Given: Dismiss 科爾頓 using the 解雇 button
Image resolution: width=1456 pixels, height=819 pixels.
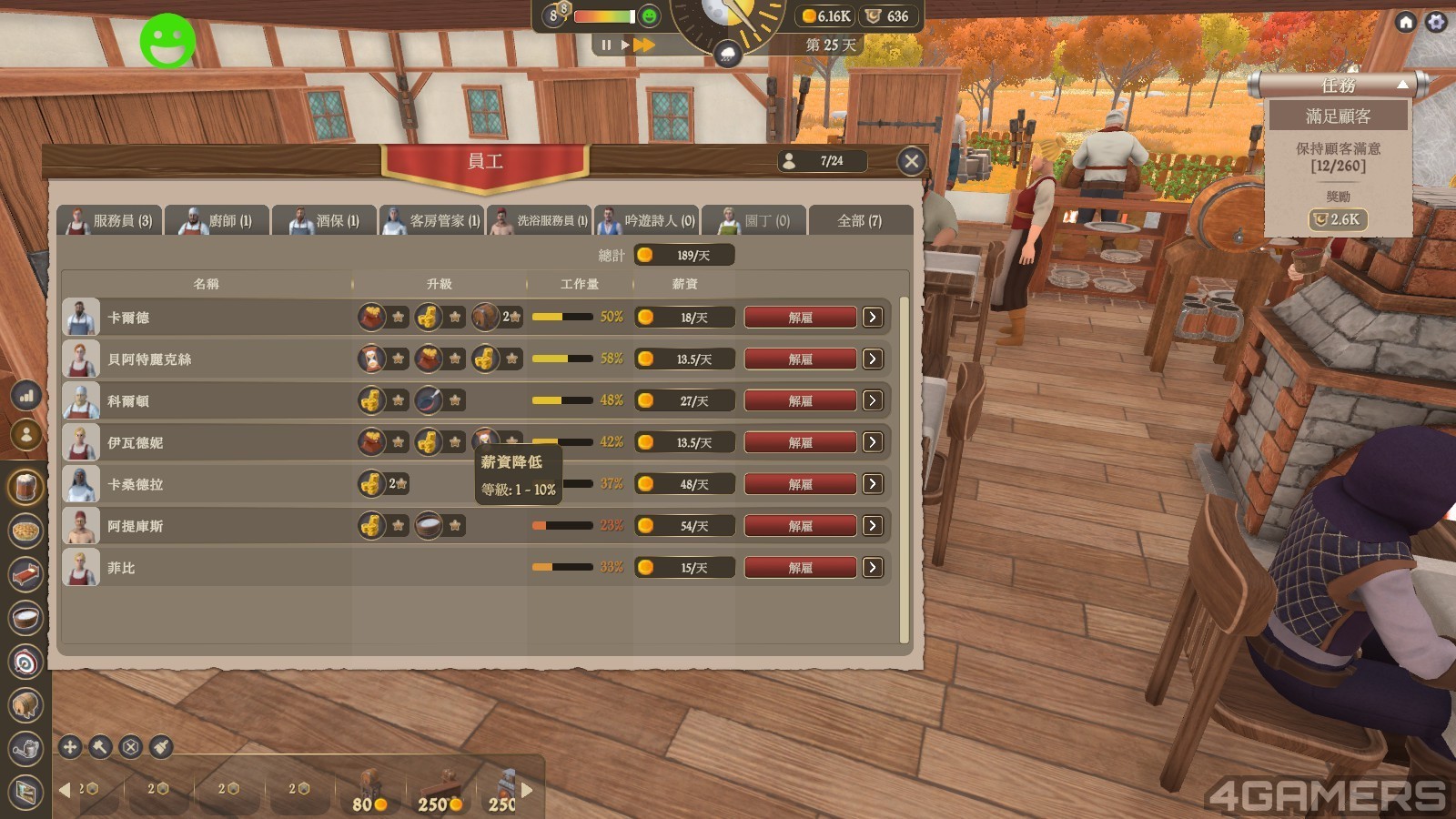Looking at the screenshot, I should tap(800, 400).
